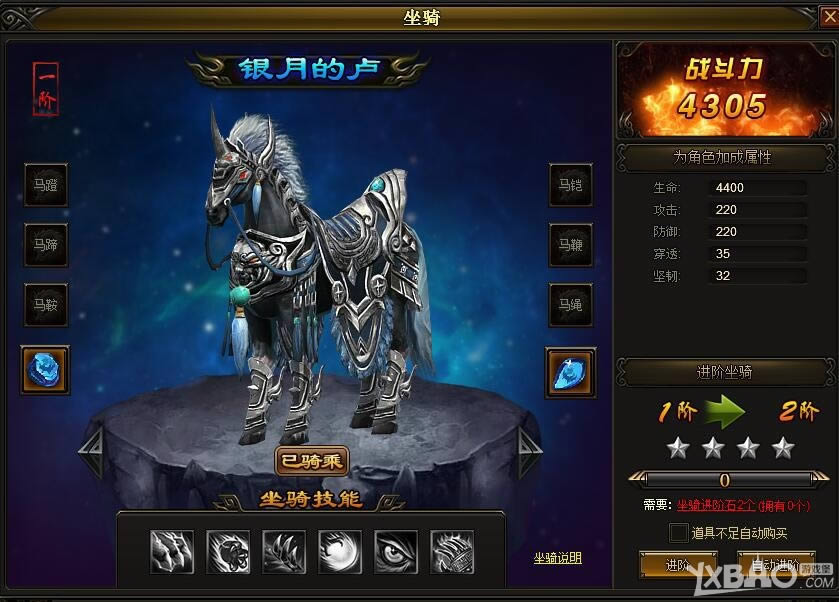Select the eye mount skill icon
The height and width of the screenshot is (602, 839).
click(x=396, y=551)
